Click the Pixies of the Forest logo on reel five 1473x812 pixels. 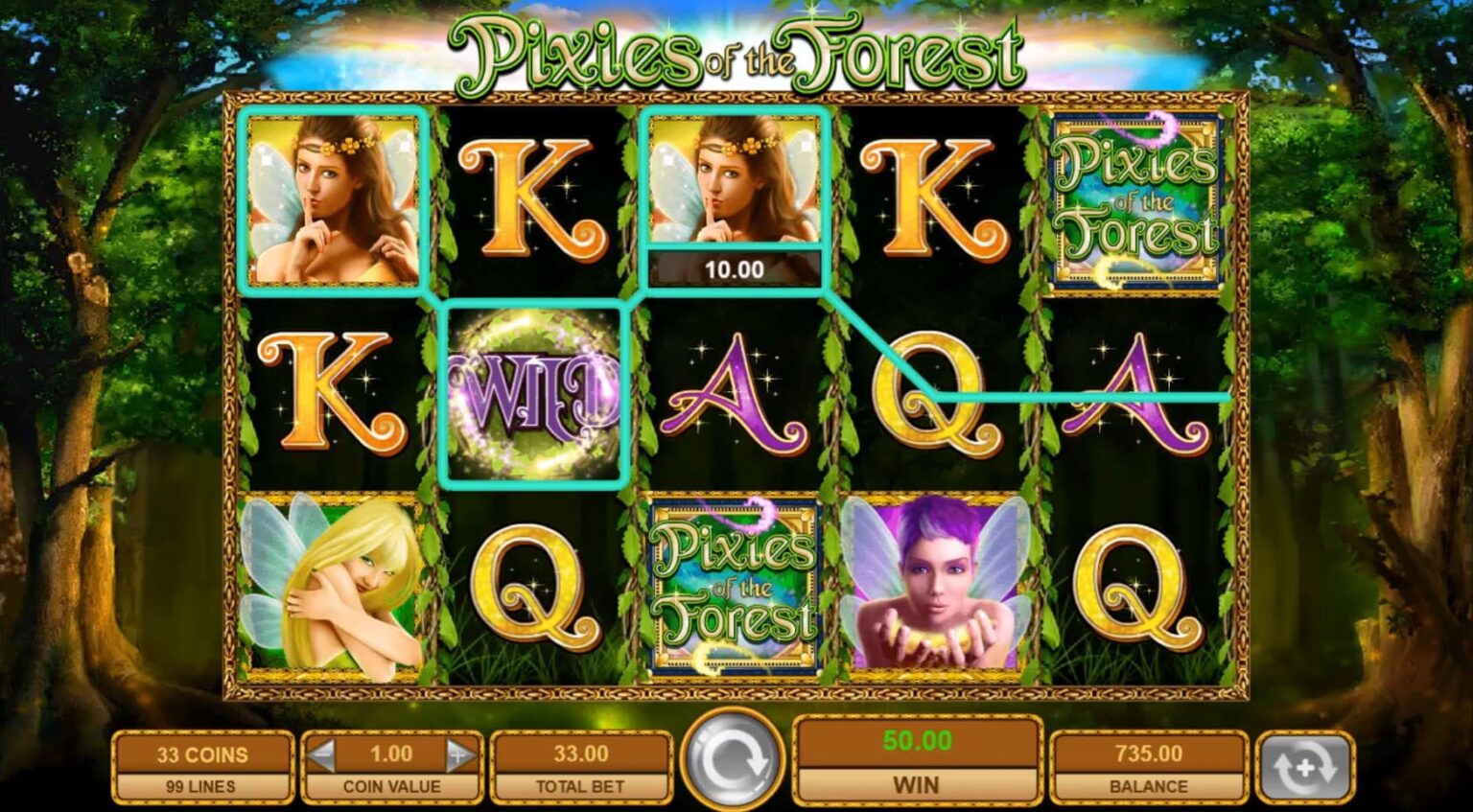coord(1135,198)
